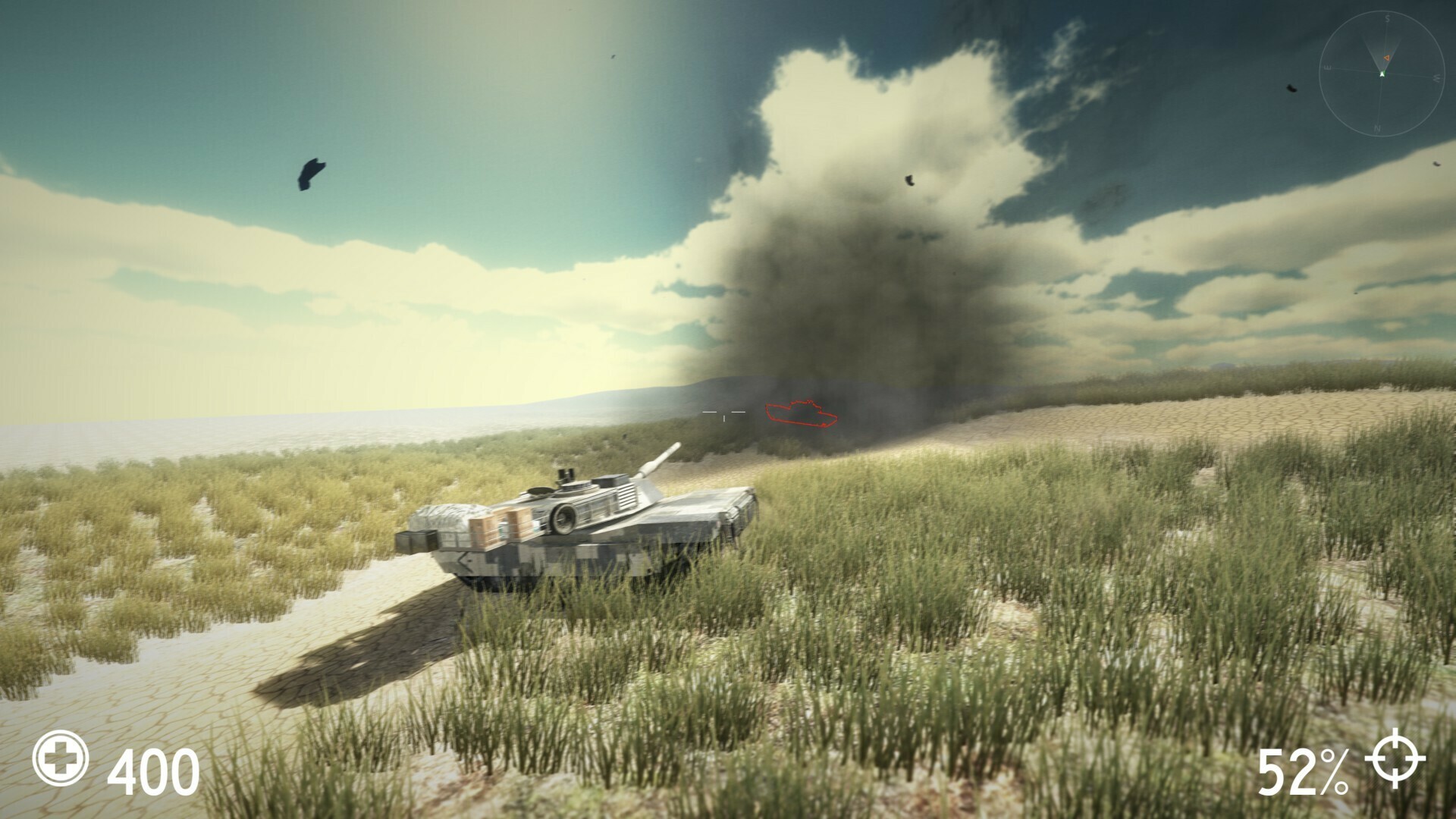Viewport: 1456px width, 819px height.
Task: Click the white arrow marking on the tank side
Action: (x=466, y=563)
